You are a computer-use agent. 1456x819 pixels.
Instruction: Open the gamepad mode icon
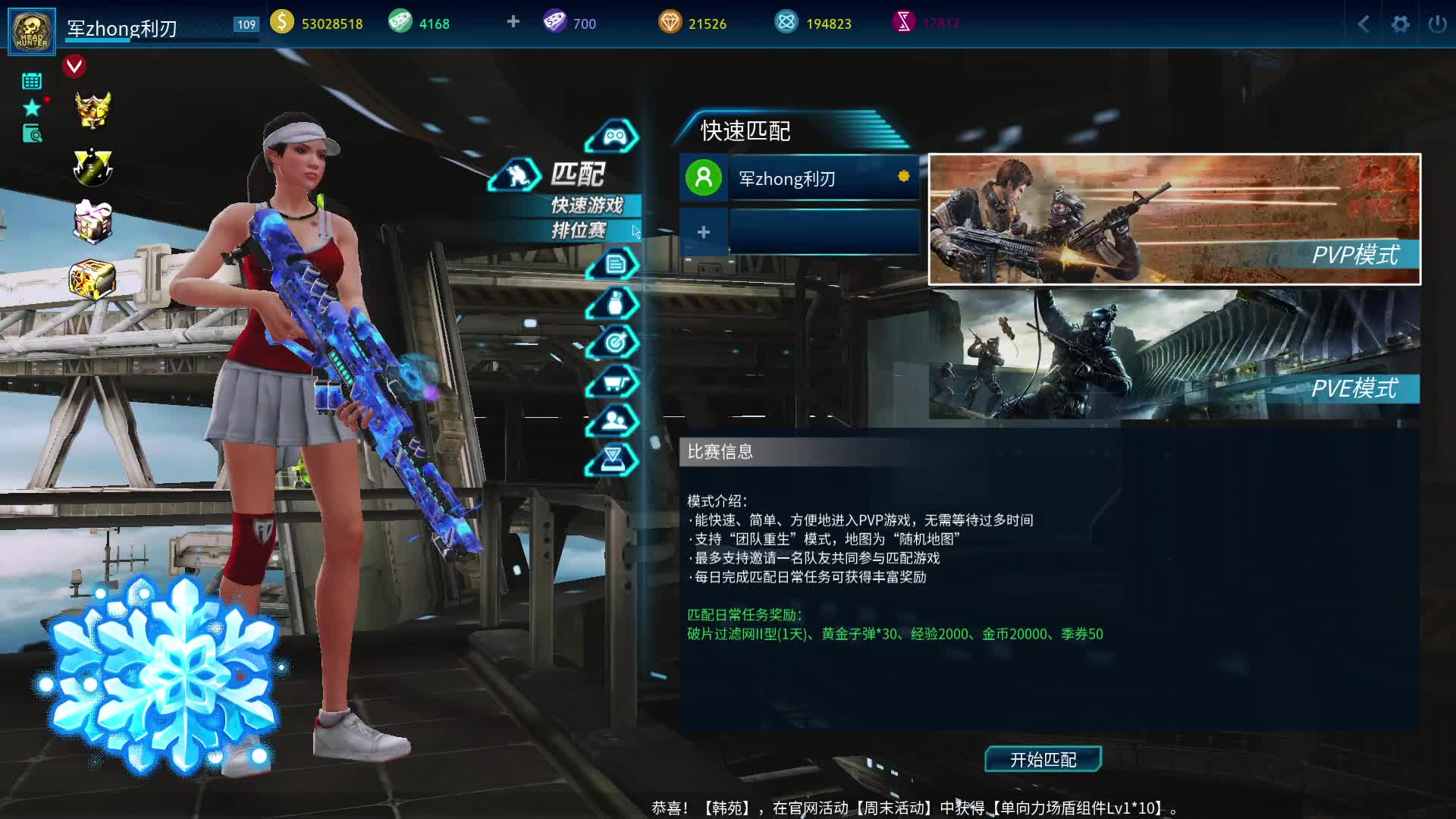613,136
